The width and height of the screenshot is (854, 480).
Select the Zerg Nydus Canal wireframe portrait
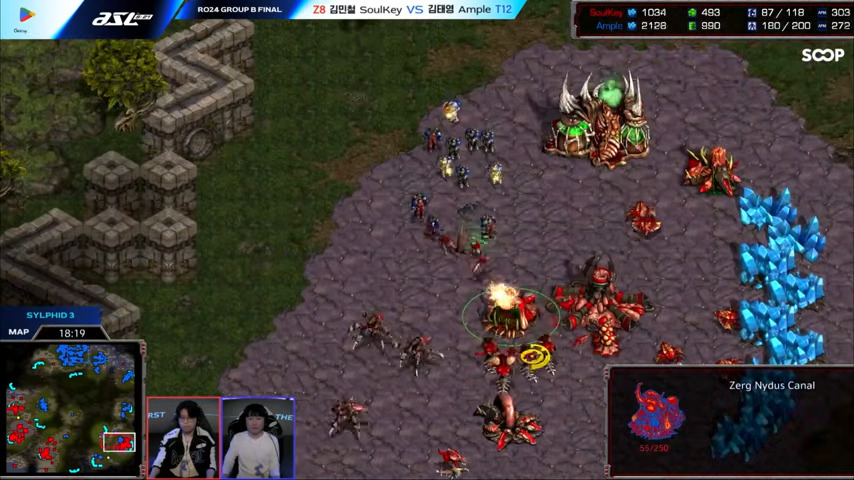656,411
